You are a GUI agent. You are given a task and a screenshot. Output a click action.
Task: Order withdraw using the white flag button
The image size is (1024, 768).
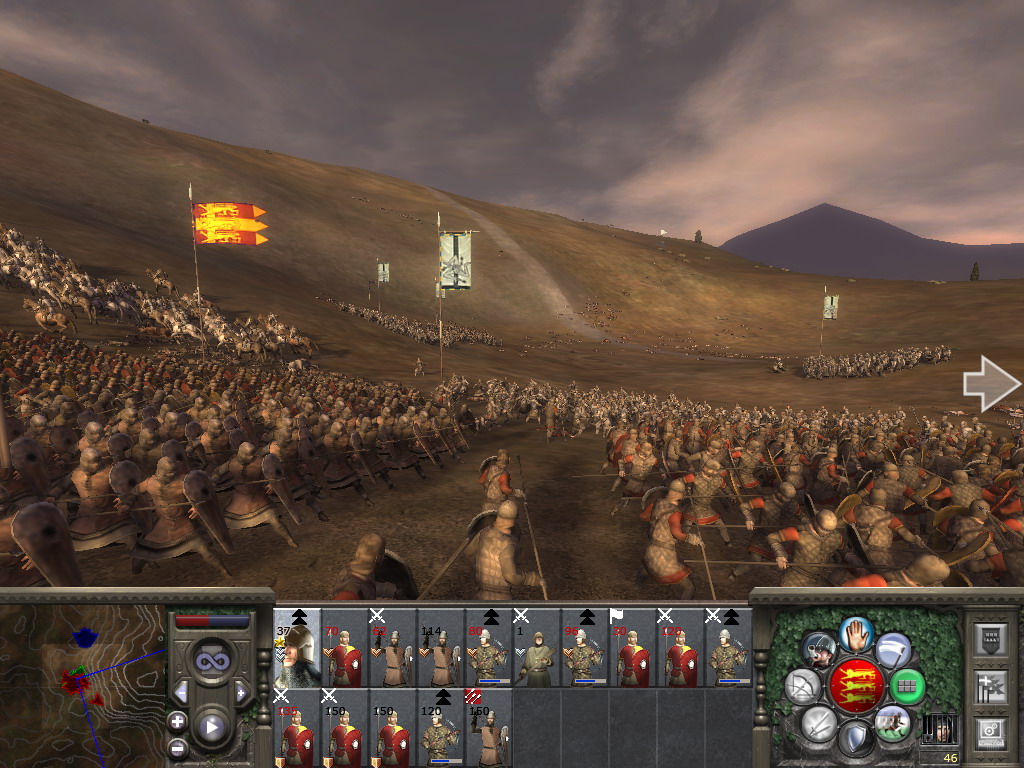[892, 650]
